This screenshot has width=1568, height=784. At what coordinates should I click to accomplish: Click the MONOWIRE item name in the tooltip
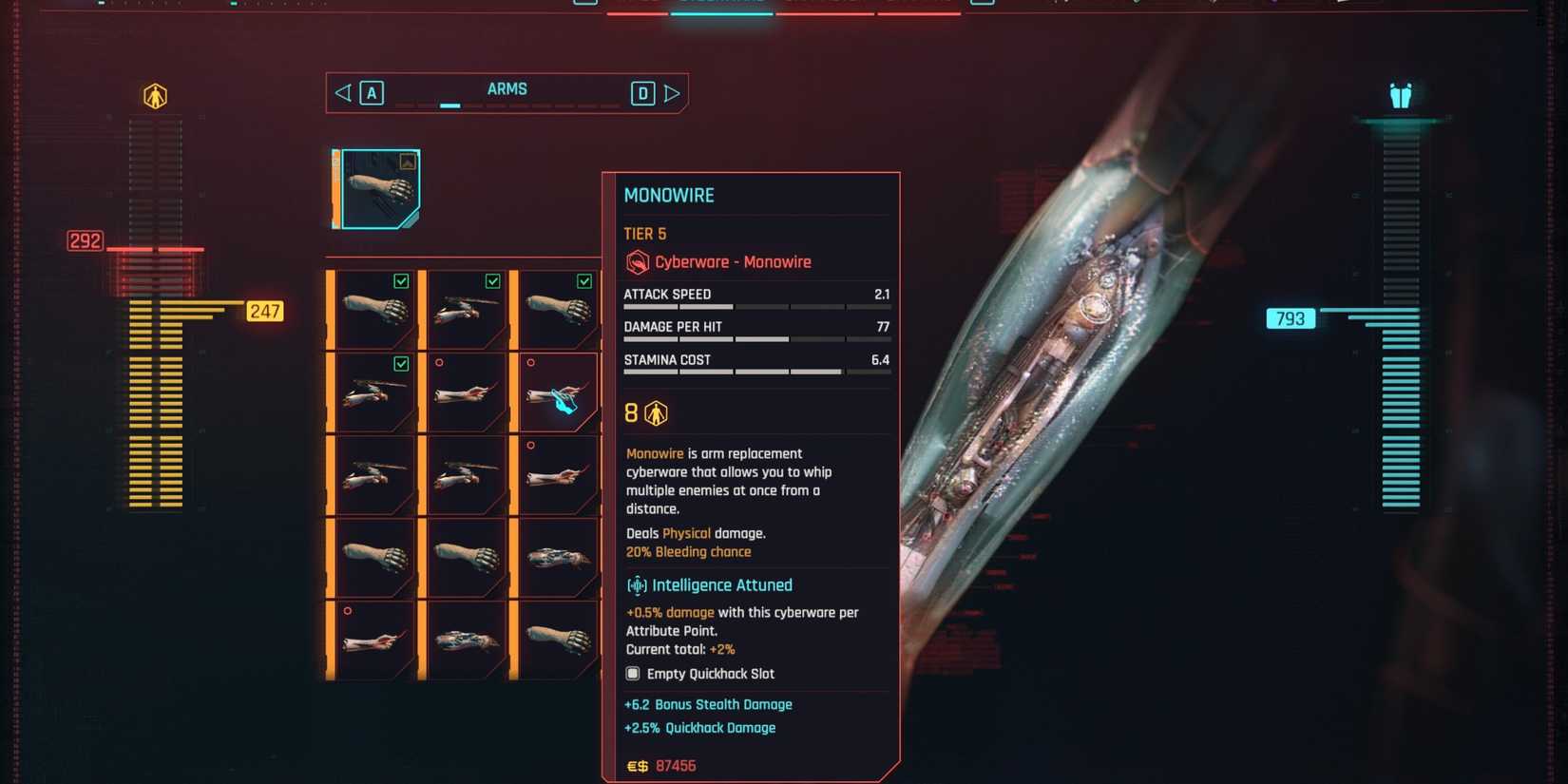[669, 195]
